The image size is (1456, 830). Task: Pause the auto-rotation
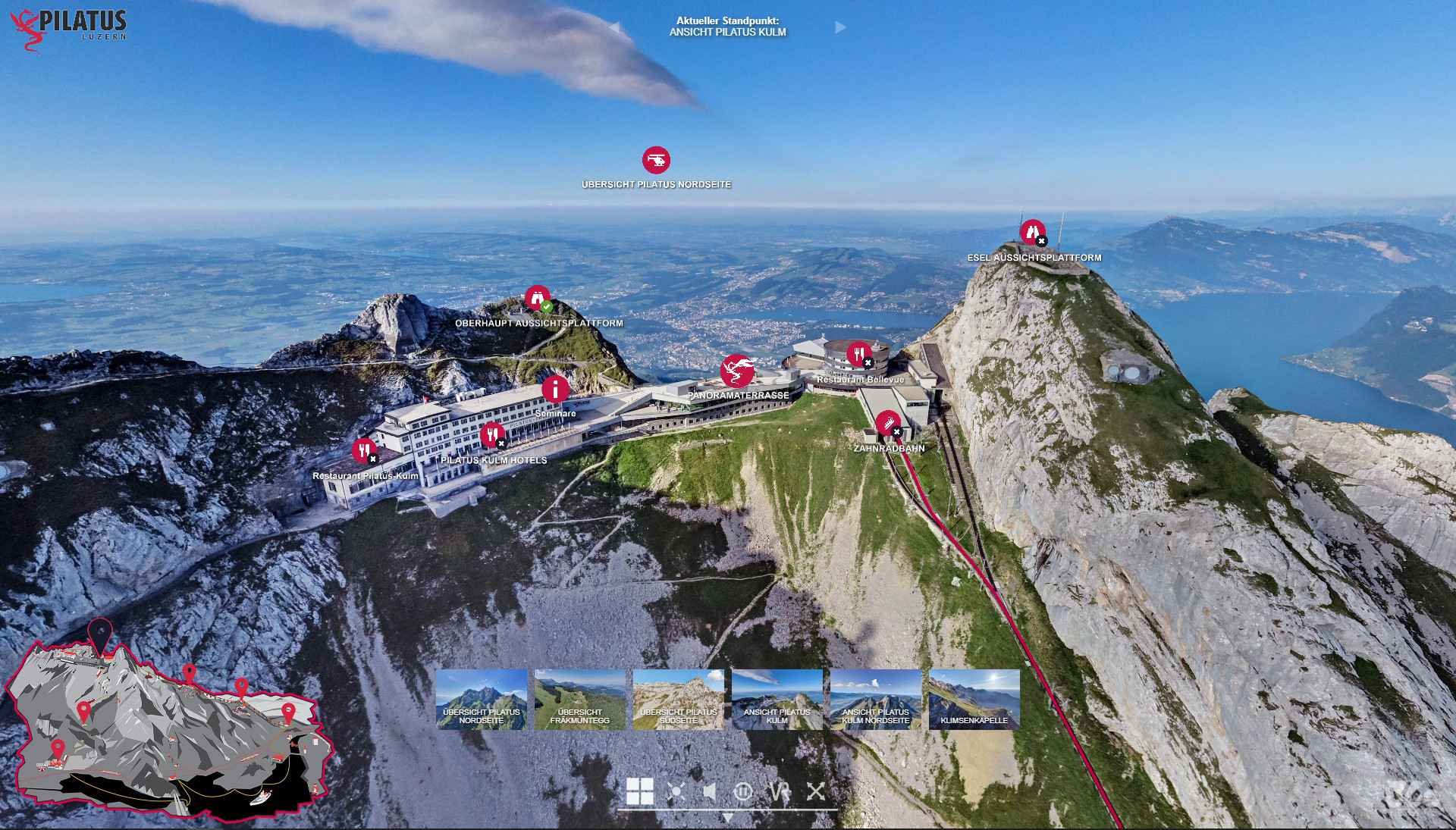click(x=743, y=791)
